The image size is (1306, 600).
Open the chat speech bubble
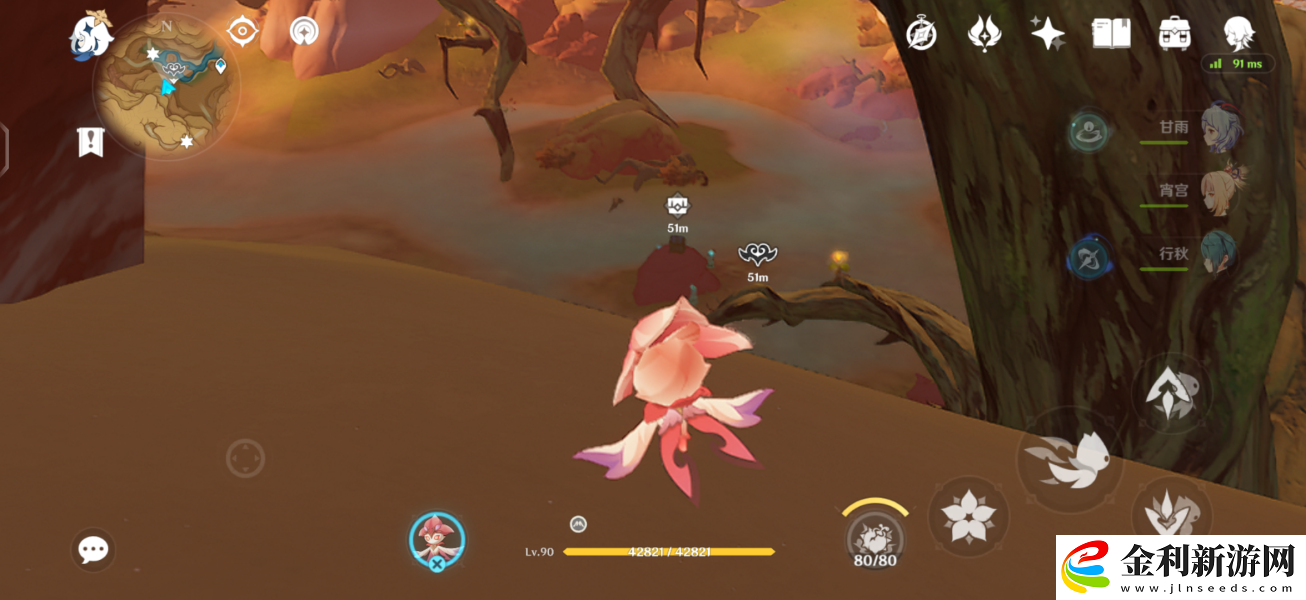pyautogui.click(x=94, y=549)
